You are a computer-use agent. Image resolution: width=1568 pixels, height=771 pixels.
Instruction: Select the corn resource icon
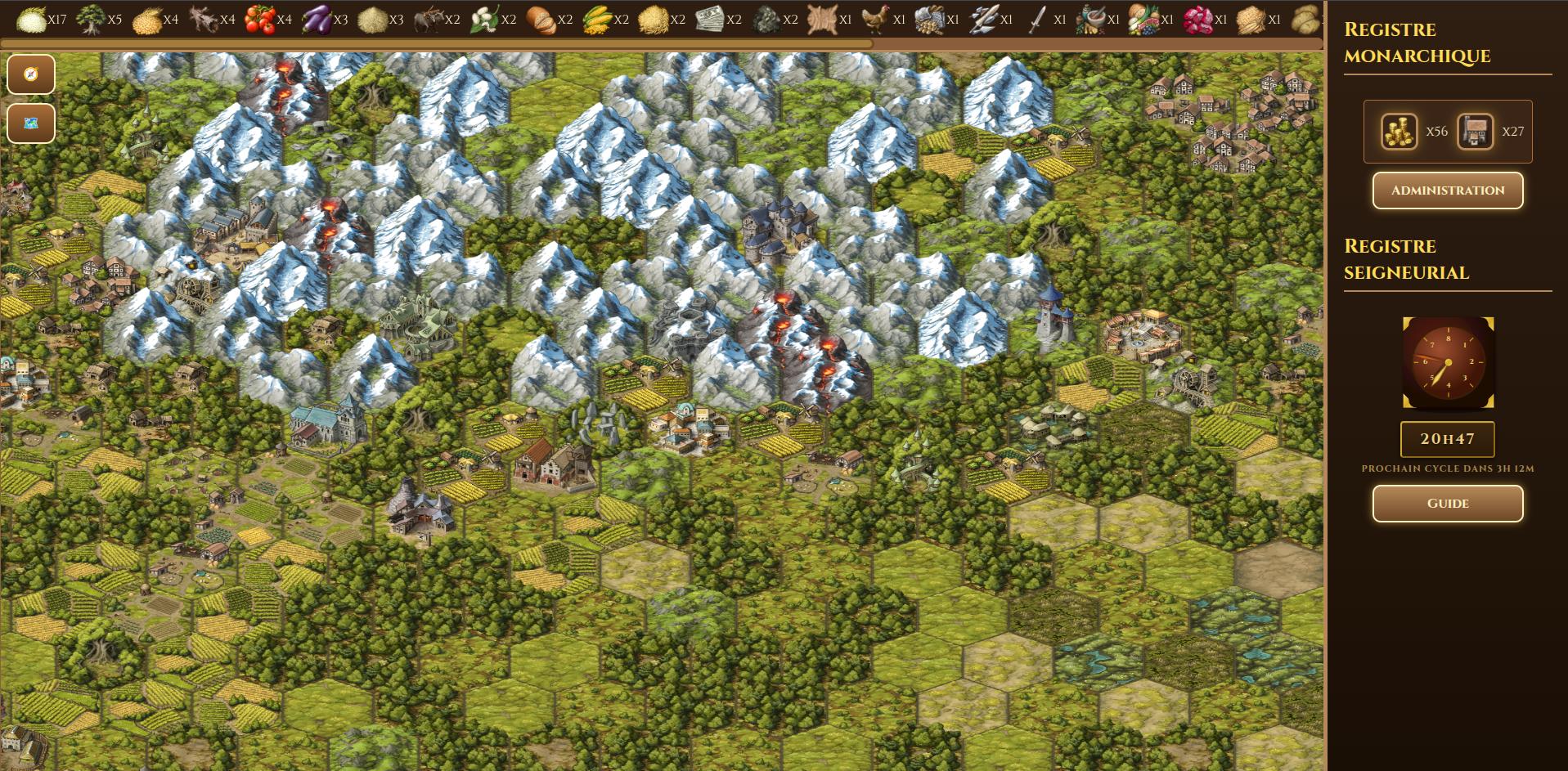(x=597, y=19)
